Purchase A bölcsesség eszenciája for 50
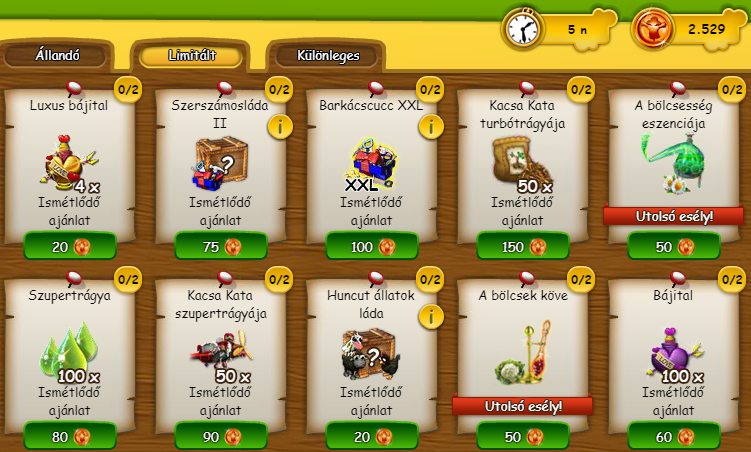The image size is (751, 452). (673, 246)
